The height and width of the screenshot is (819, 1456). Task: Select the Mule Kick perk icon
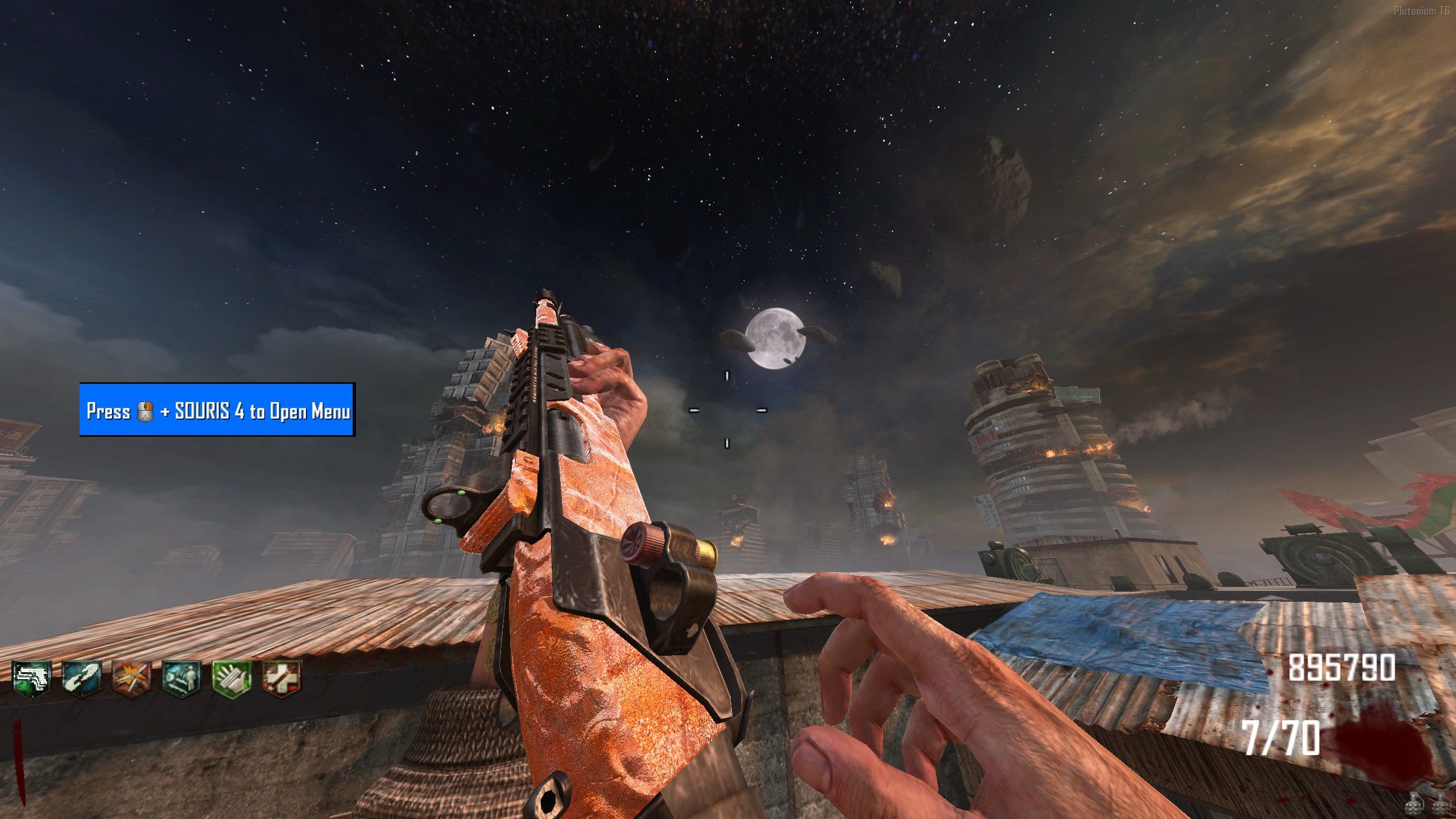[32, 678]
